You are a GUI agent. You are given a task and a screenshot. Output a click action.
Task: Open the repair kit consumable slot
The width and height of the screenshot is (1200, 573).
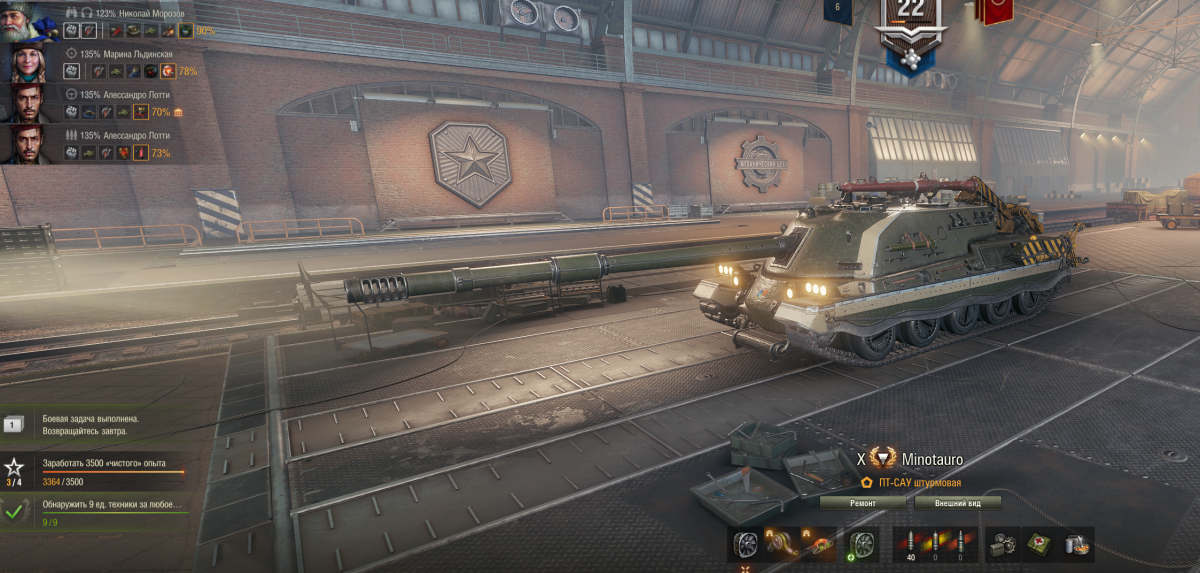point(1004,544)
